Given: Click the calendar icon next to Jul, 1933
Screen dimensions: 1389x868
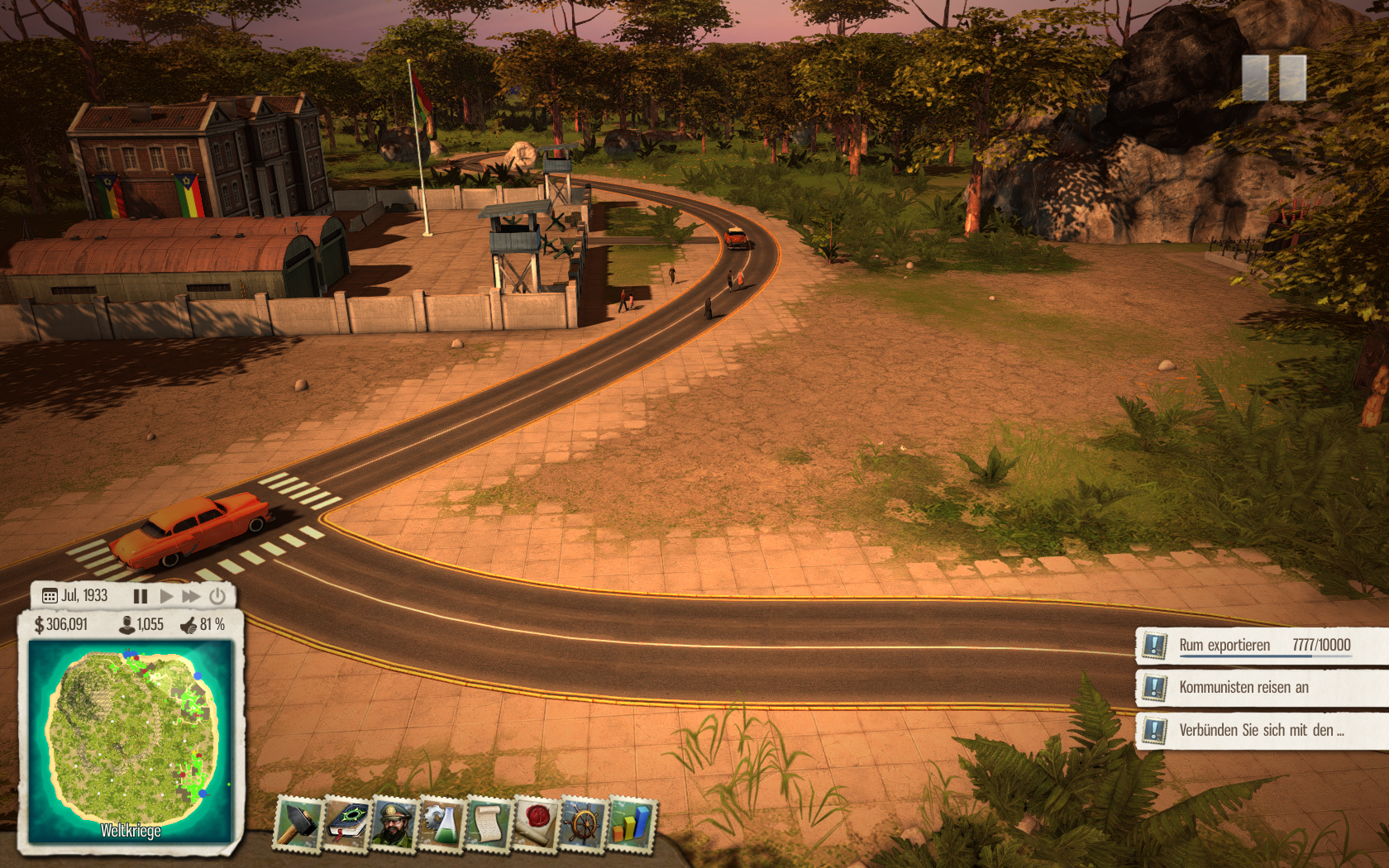Looking at the screenshot, I should (50, 596).
